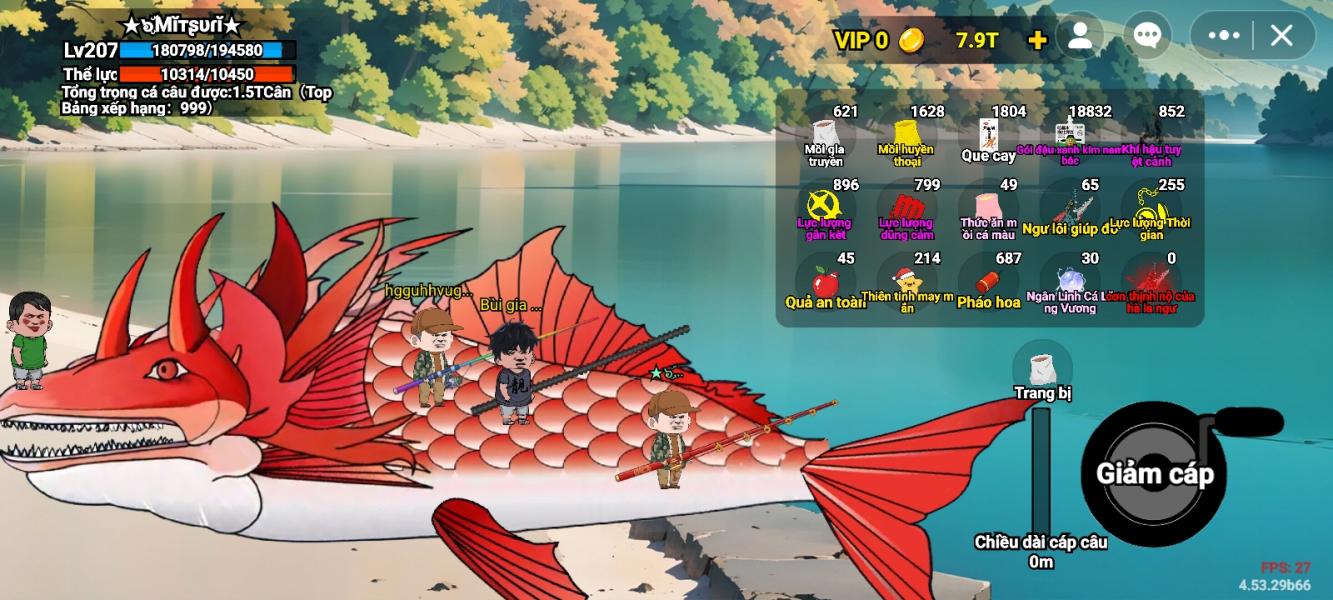Open the player profile icon
Viewport: 1333px width, 600px height.
click(1080, 37)
